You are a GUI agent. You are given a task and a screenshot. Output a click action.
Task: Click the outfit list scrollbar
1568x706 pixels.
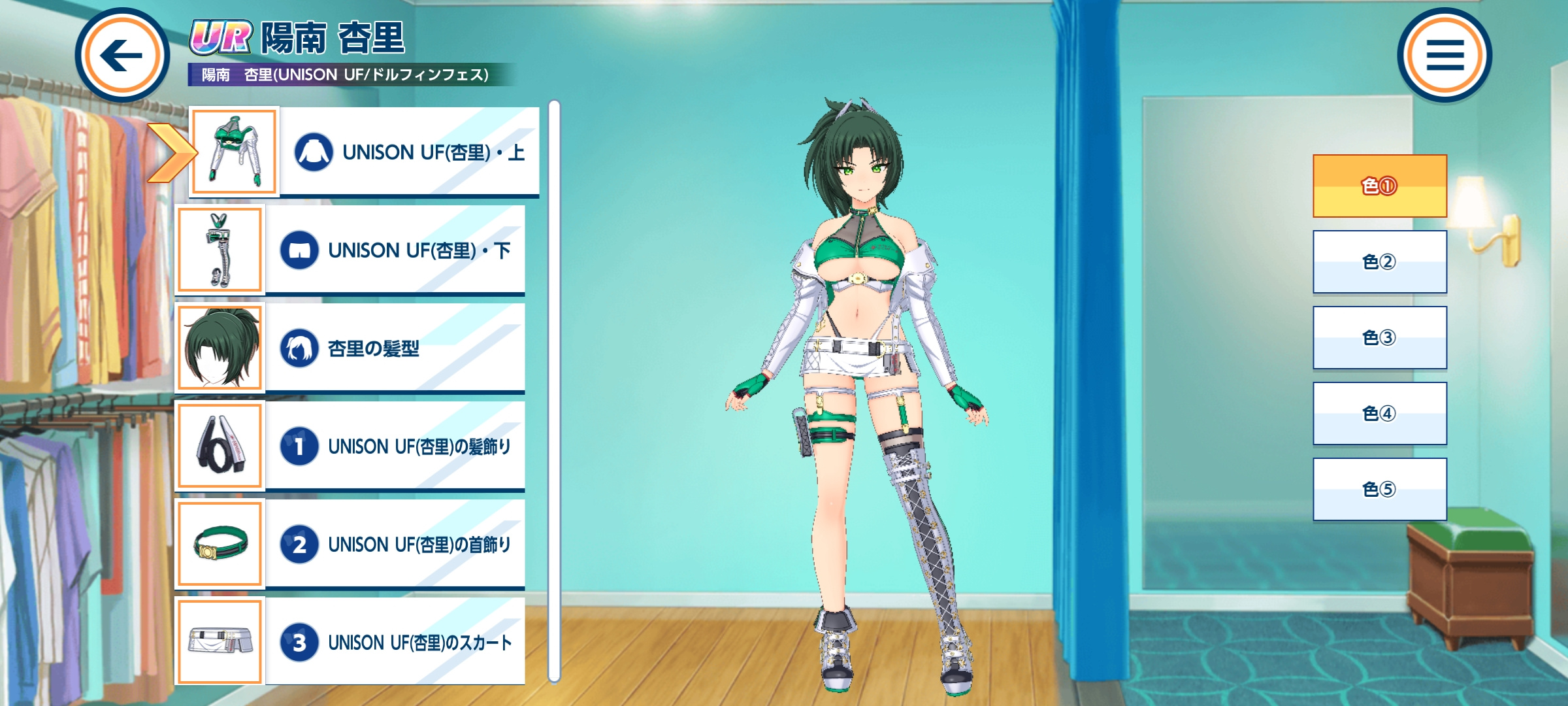tap(554, 391)
